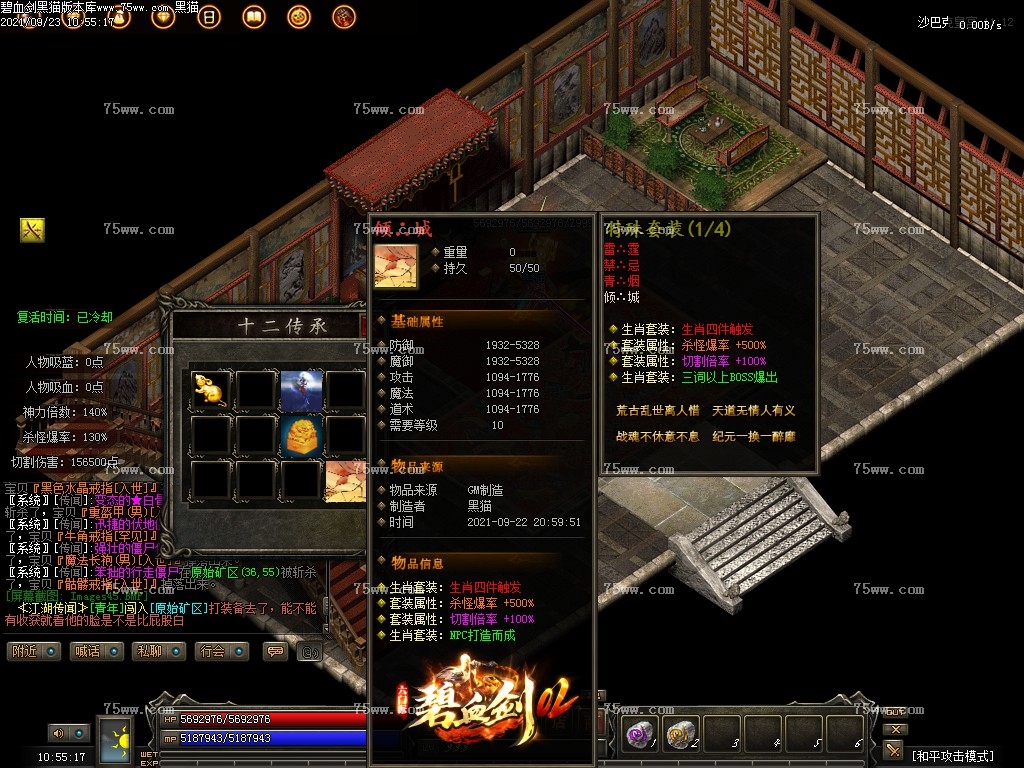Click the speech bubble chat button
The image size is (1024, 768).
point(275,651)
